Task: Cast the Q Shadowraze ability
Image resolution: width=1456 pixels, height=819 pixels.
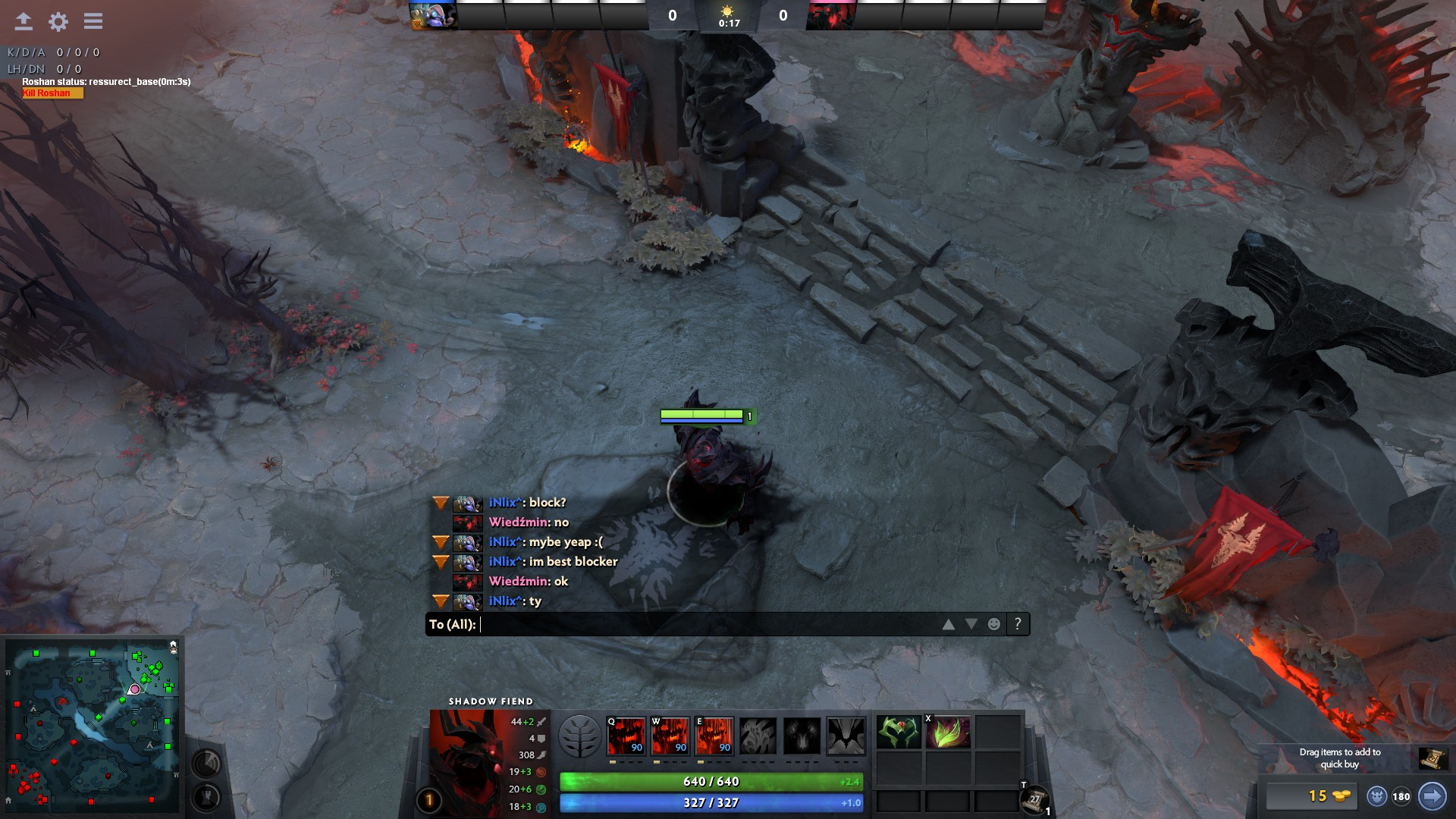Action: pos(626,736)
